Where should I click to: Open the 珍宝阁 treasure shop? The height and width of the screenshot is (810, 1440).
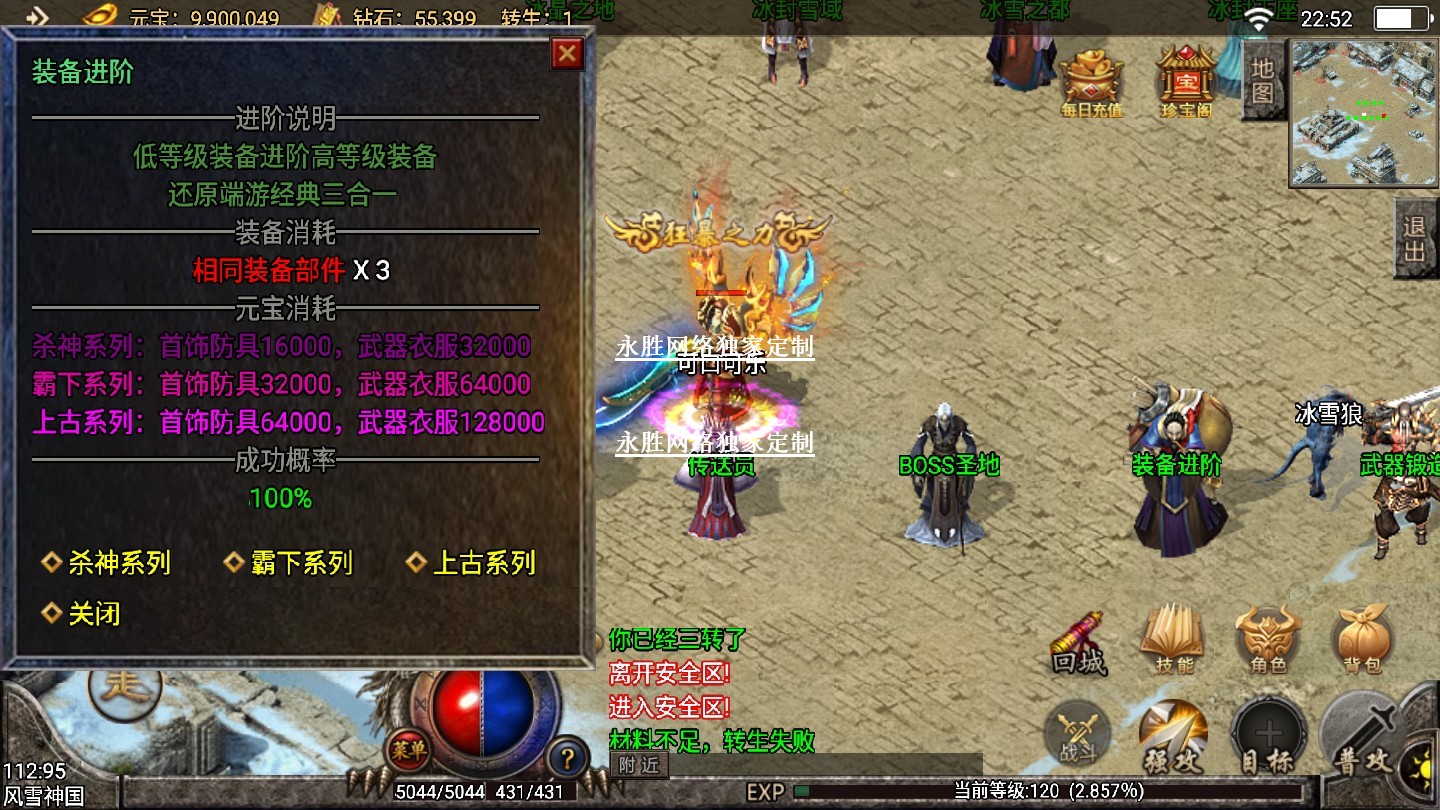coord(1185,81)
